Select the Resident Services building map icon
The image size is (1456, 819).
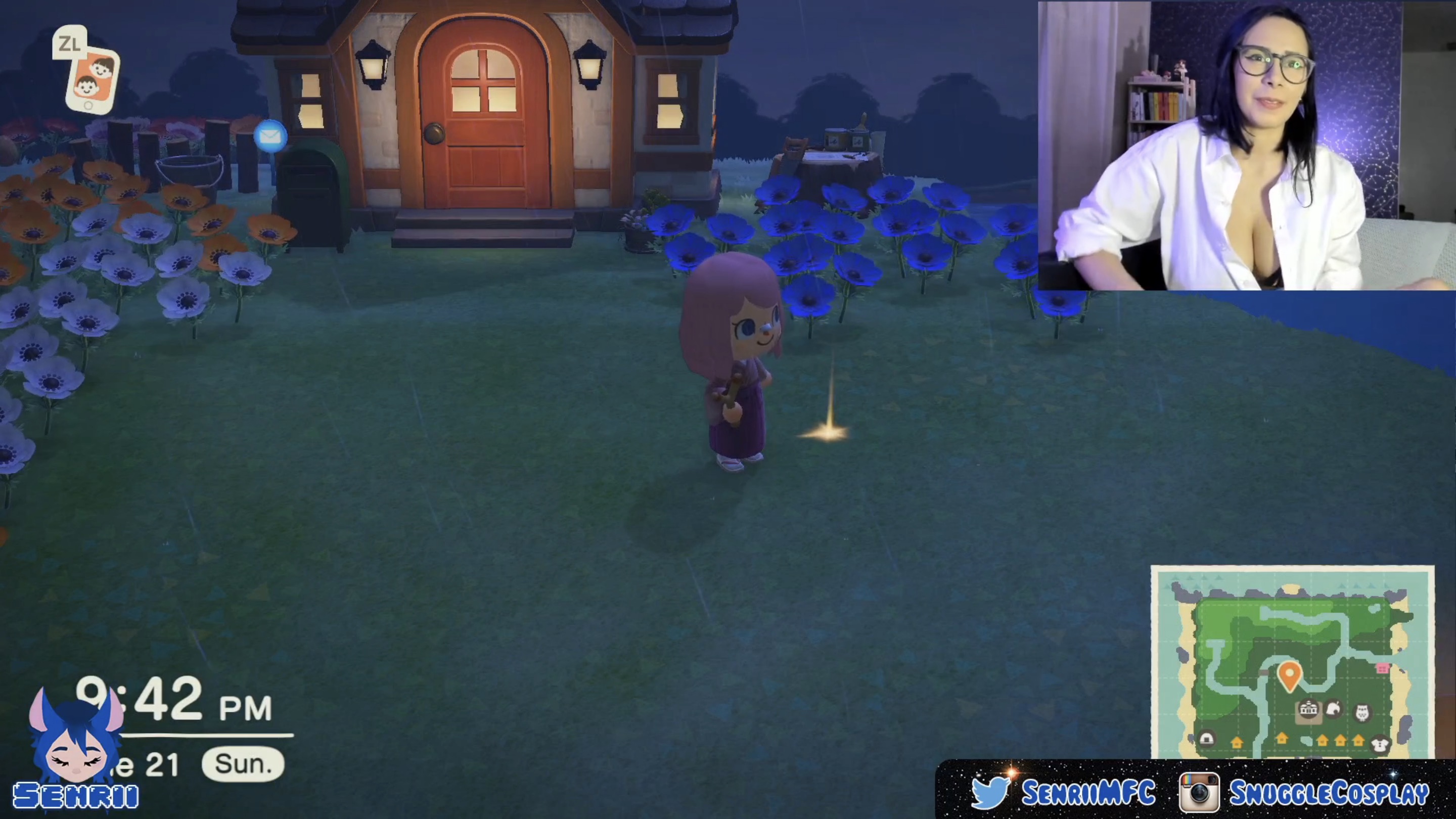coord(1308,710)
